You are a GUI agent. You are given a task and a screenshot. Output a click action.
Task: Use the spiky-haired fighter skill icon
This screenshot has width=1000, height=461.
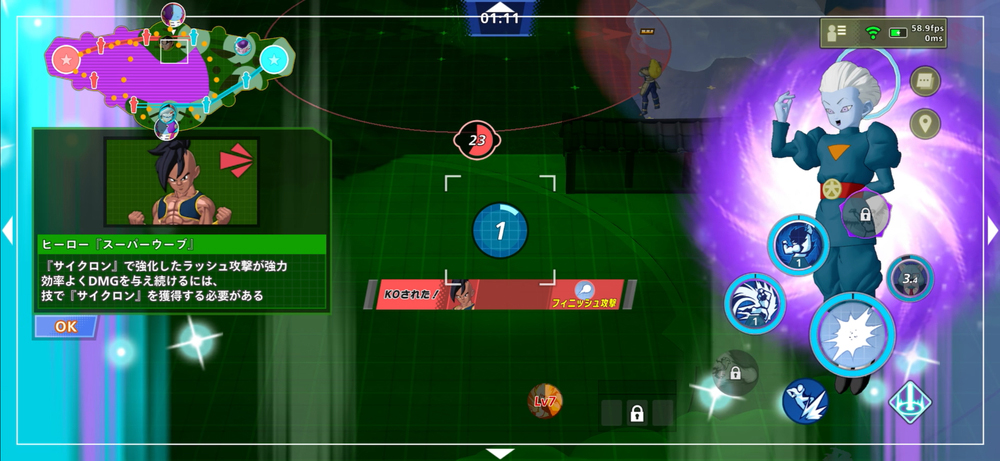754,302
